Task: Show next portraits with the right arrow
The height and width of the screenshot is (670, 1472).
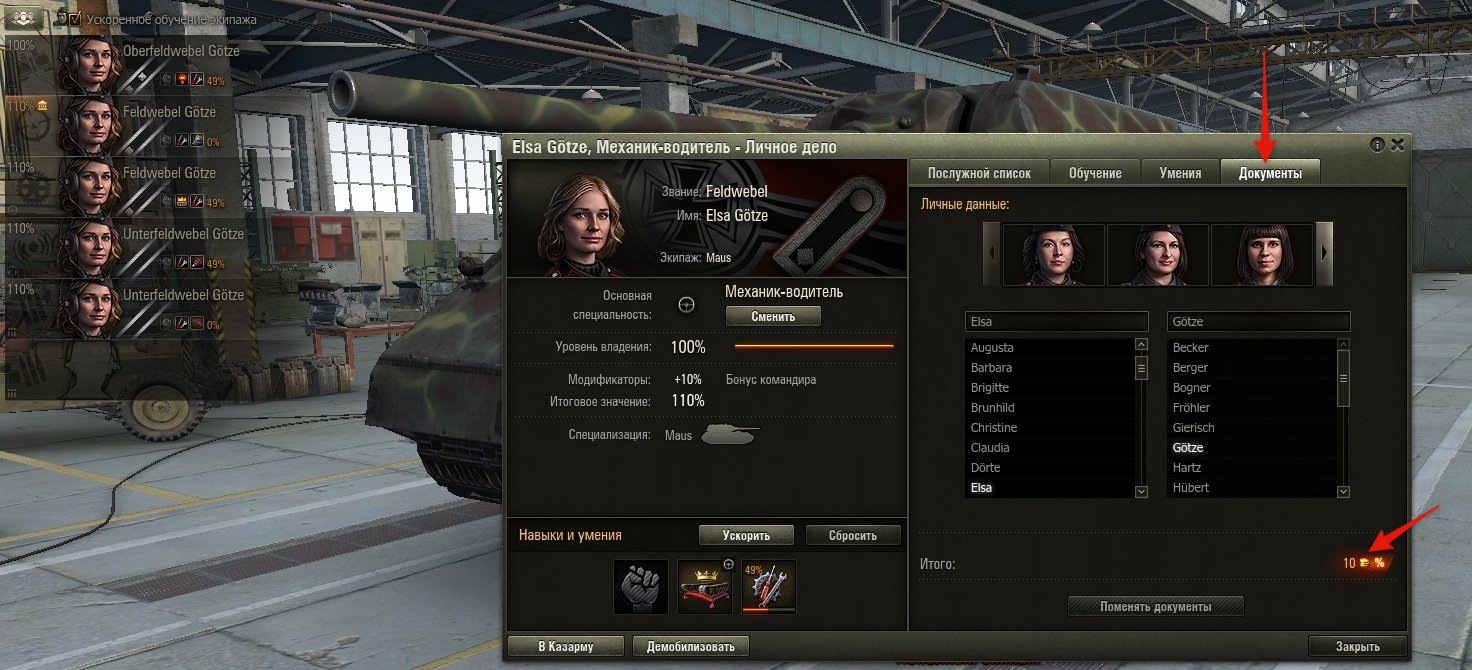Action: pyautogui.click(x=1325, y=254)
